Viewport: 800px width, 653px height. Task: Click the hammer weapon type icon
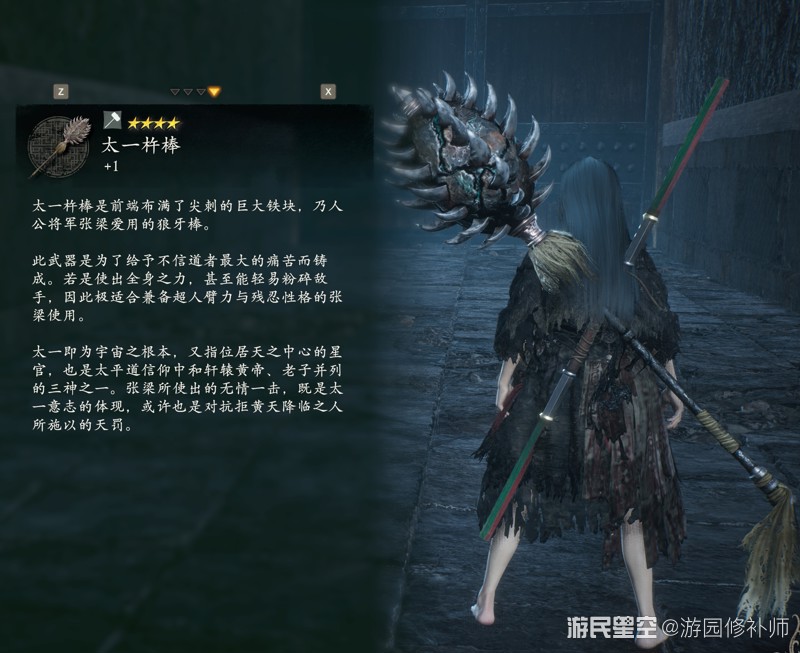point(111,121)
